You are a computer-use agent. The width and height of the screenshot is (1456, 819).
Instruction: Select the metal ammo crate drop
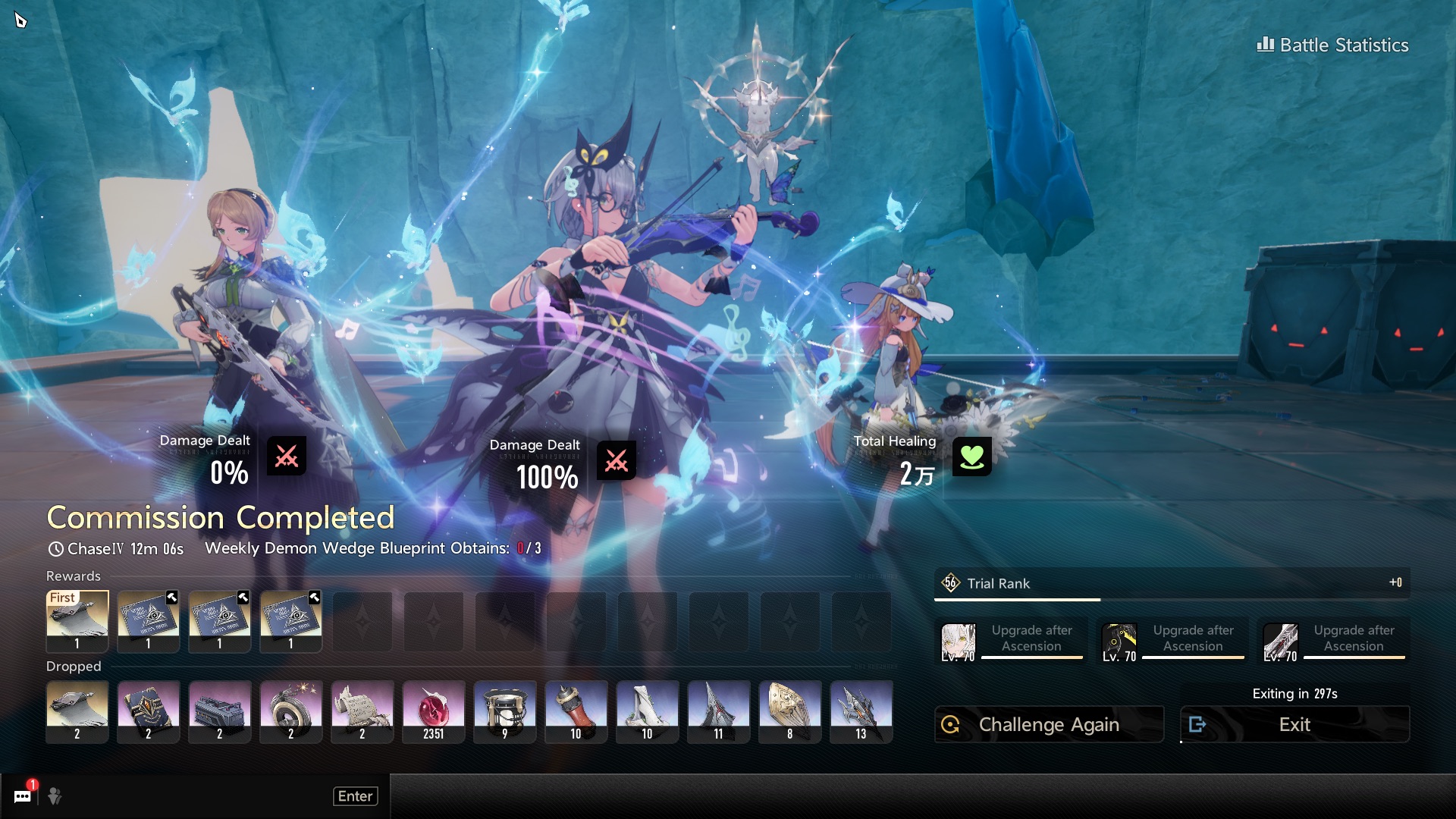(x=220, y=711)
